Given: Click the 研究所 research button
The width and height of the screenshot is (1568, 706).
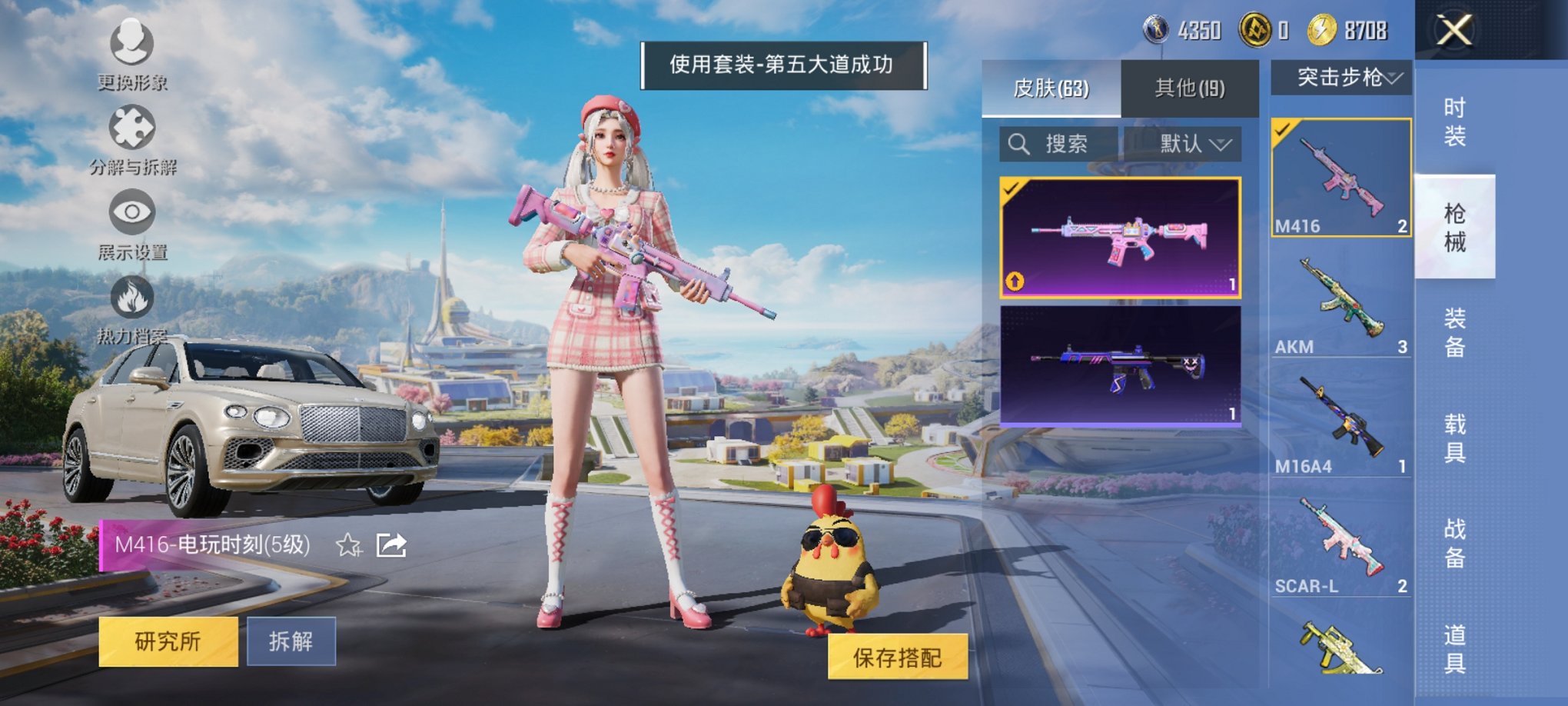Looking at the screenshot, I should pyautogui.click(x=166, y=639).
